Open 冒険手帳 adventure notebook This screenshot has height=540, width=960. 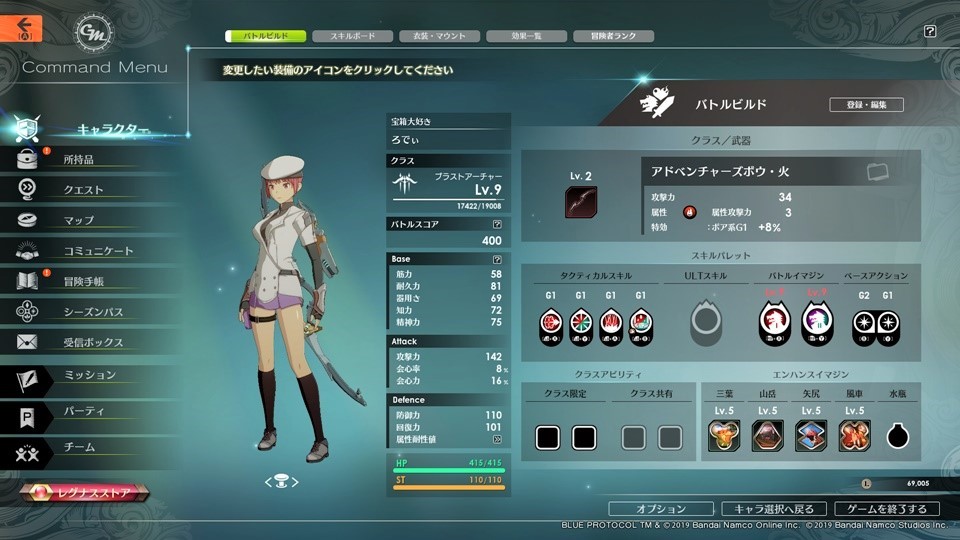[x=83, y=282]
